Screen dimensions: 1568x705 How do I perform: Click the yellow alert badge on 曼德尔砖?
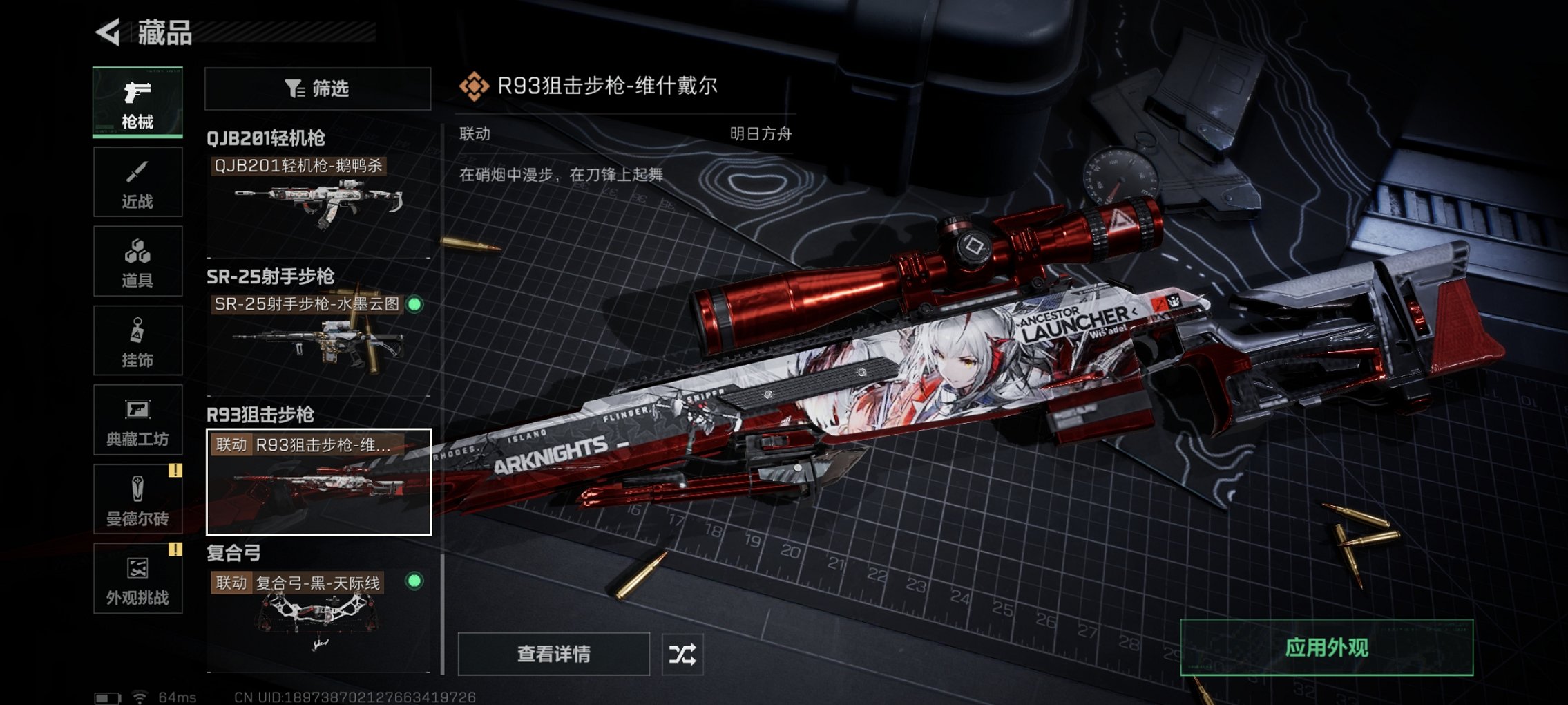(175, 470)
